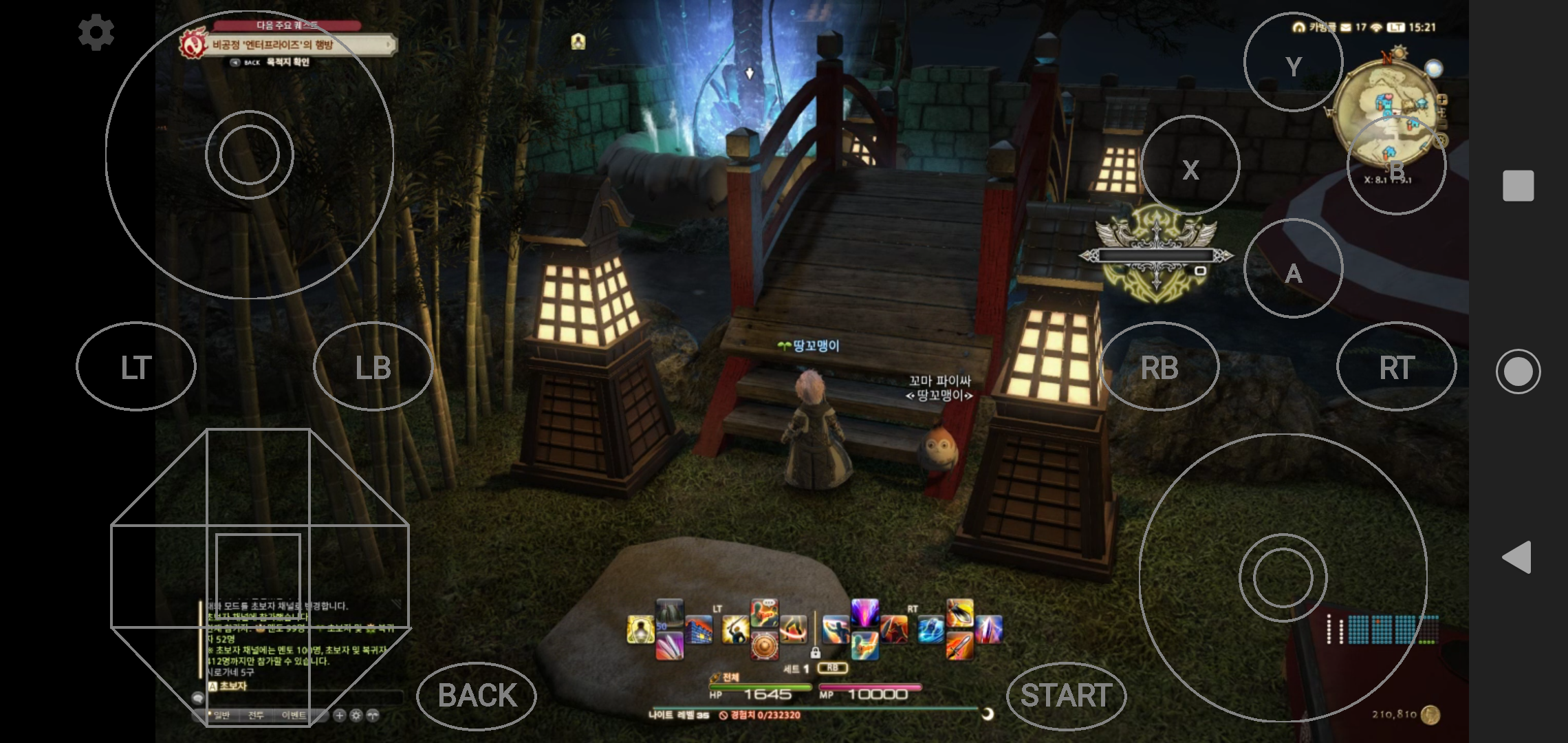
Task: Activate the glowing yellow potion-shaped ability
Action: click(640, 630)
